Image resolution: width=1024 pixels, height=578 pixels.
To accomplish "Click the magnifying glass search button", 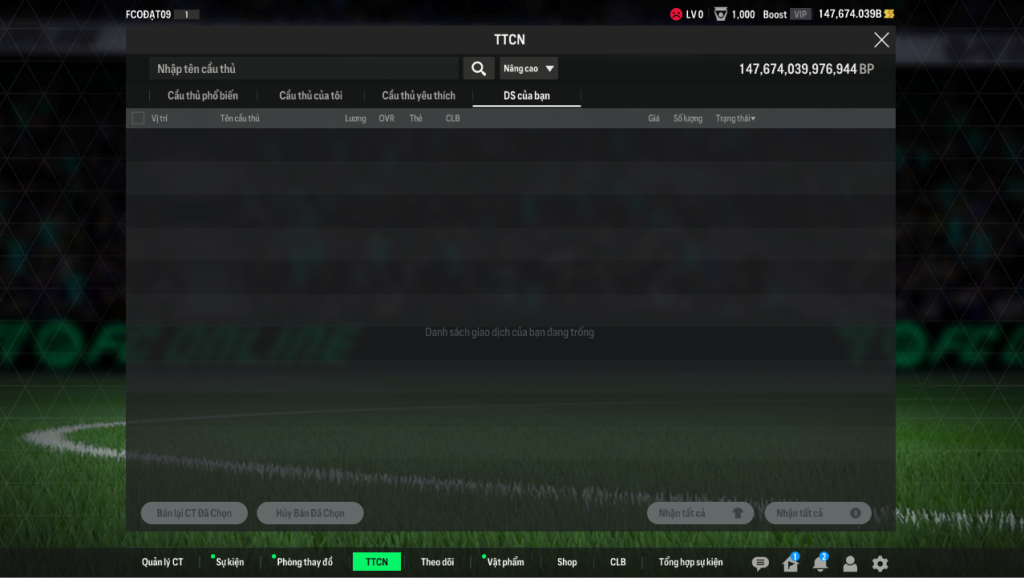I will coord(479,69).
